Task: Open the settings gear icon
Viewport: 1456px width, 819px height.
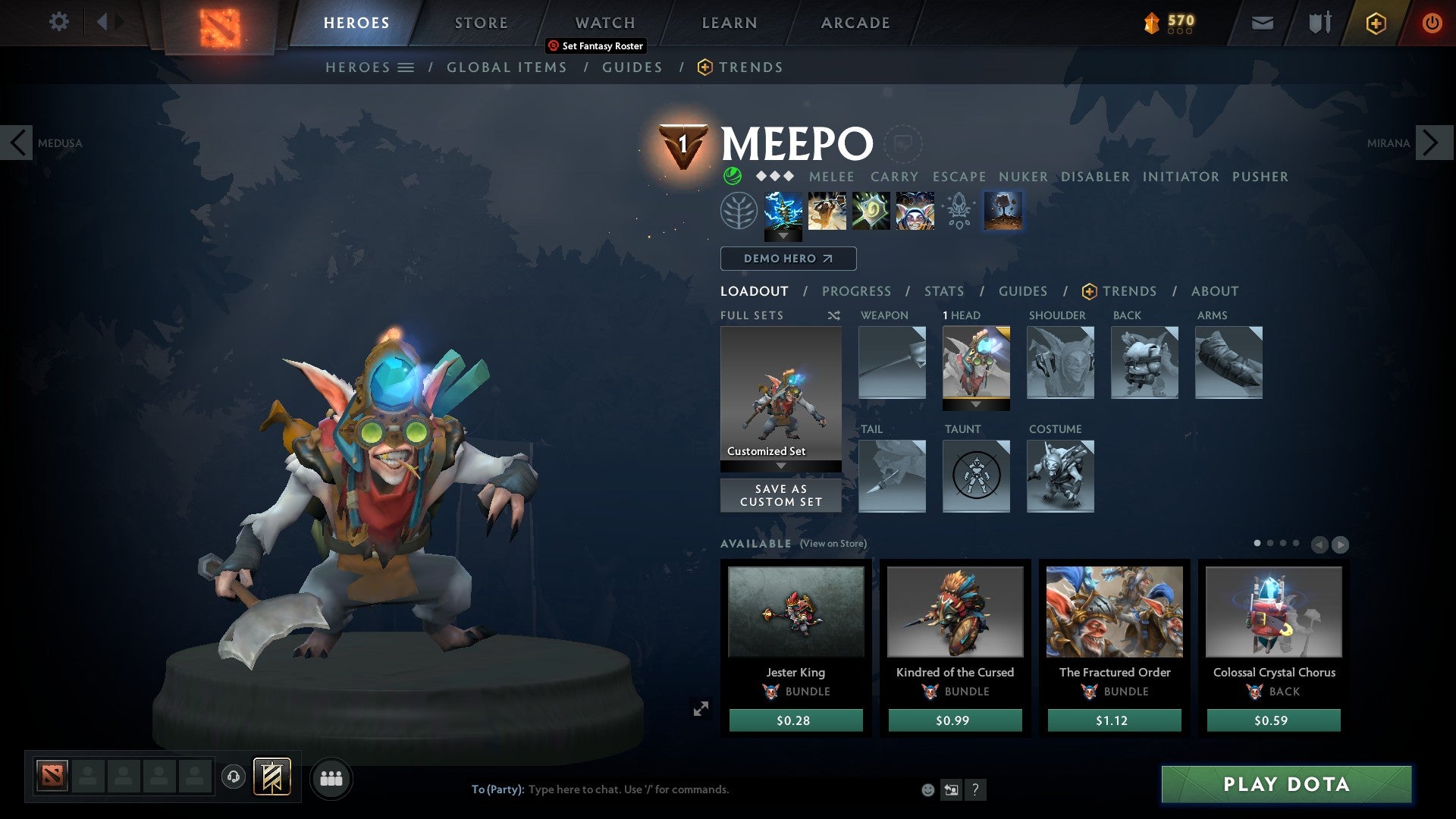Action: point(58,22)
